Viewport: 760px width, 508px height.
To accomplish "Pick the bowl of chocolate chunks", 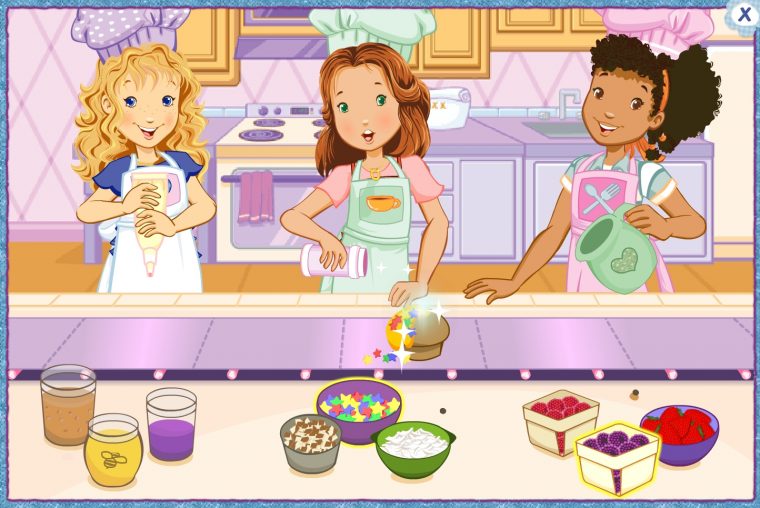I will (x=310, y=443).
